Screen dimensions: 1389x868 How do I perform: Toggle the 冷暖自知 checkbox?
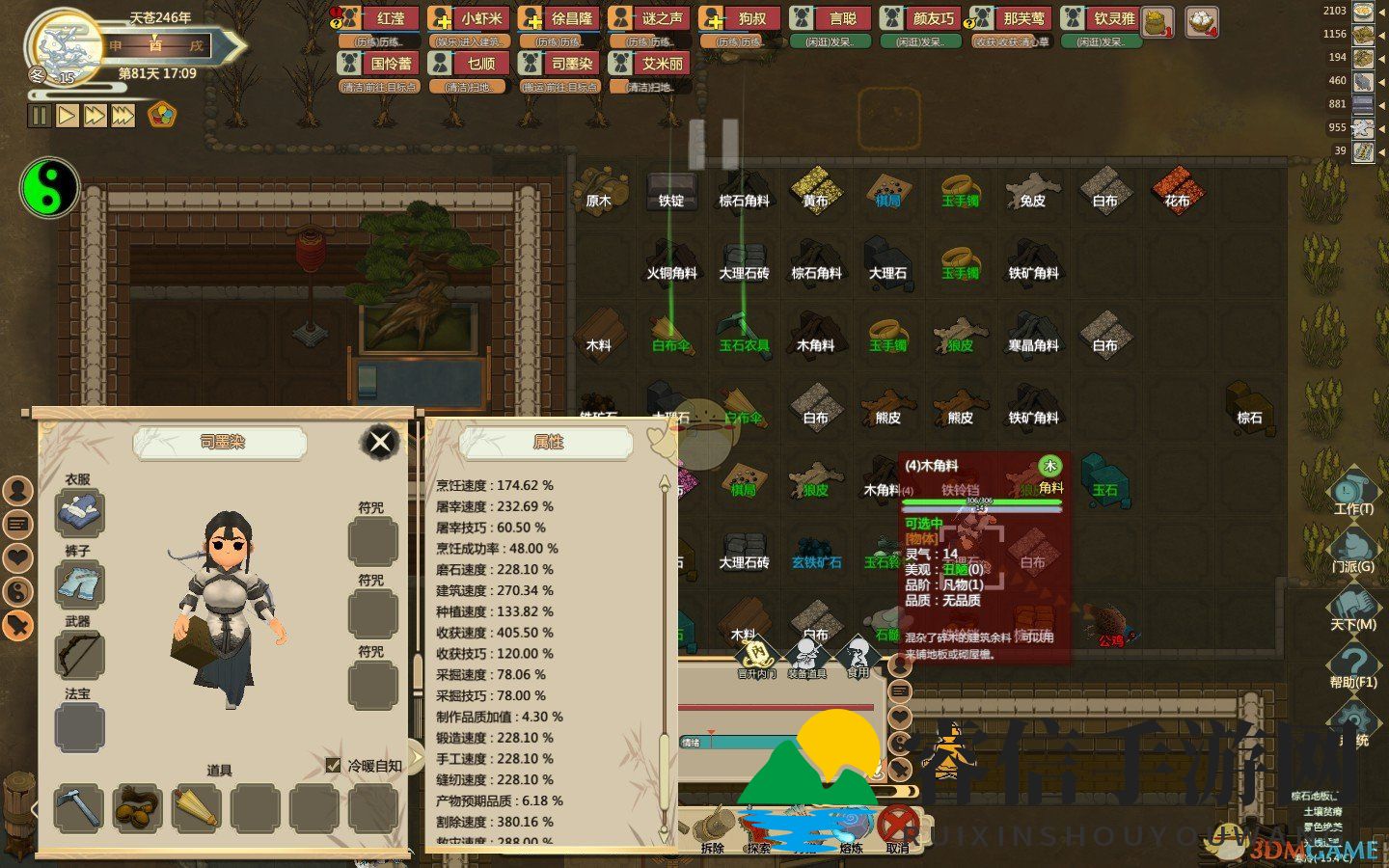334,766
